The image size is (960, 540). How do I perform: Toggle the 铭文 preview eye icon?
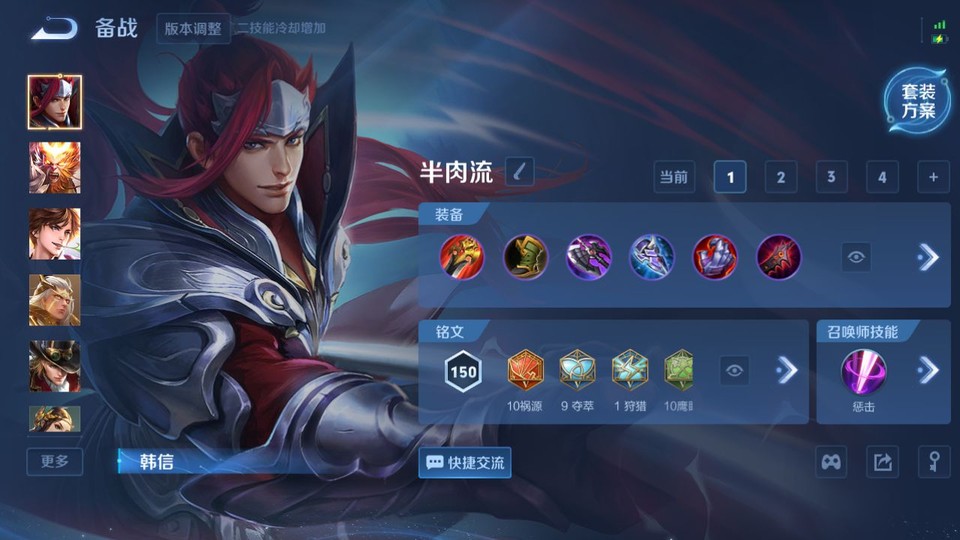(x=735, y=371)
